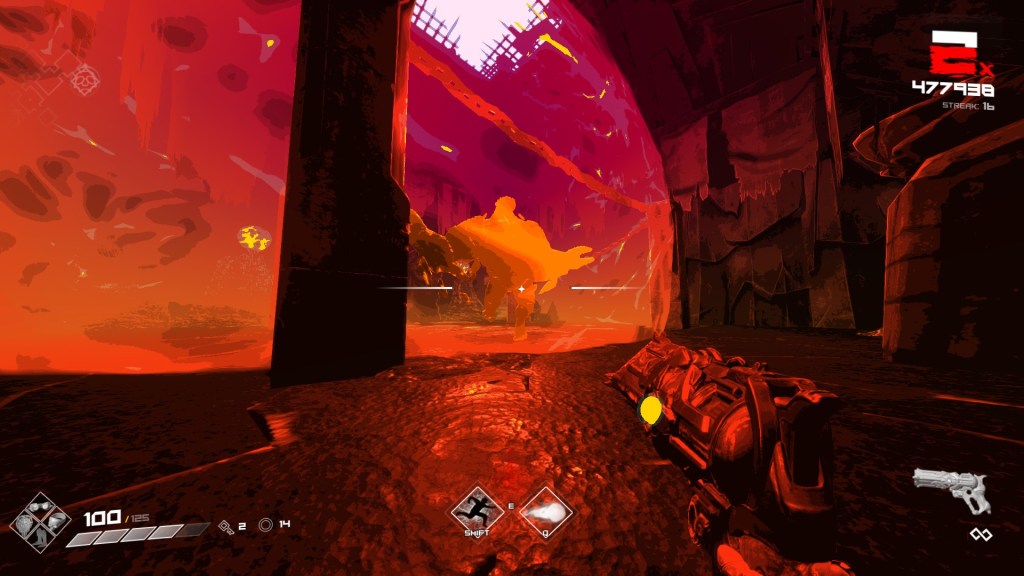Click the ring coin currency icon
The height and width of the screenshot is (576, 1024).
coord(265,524)
